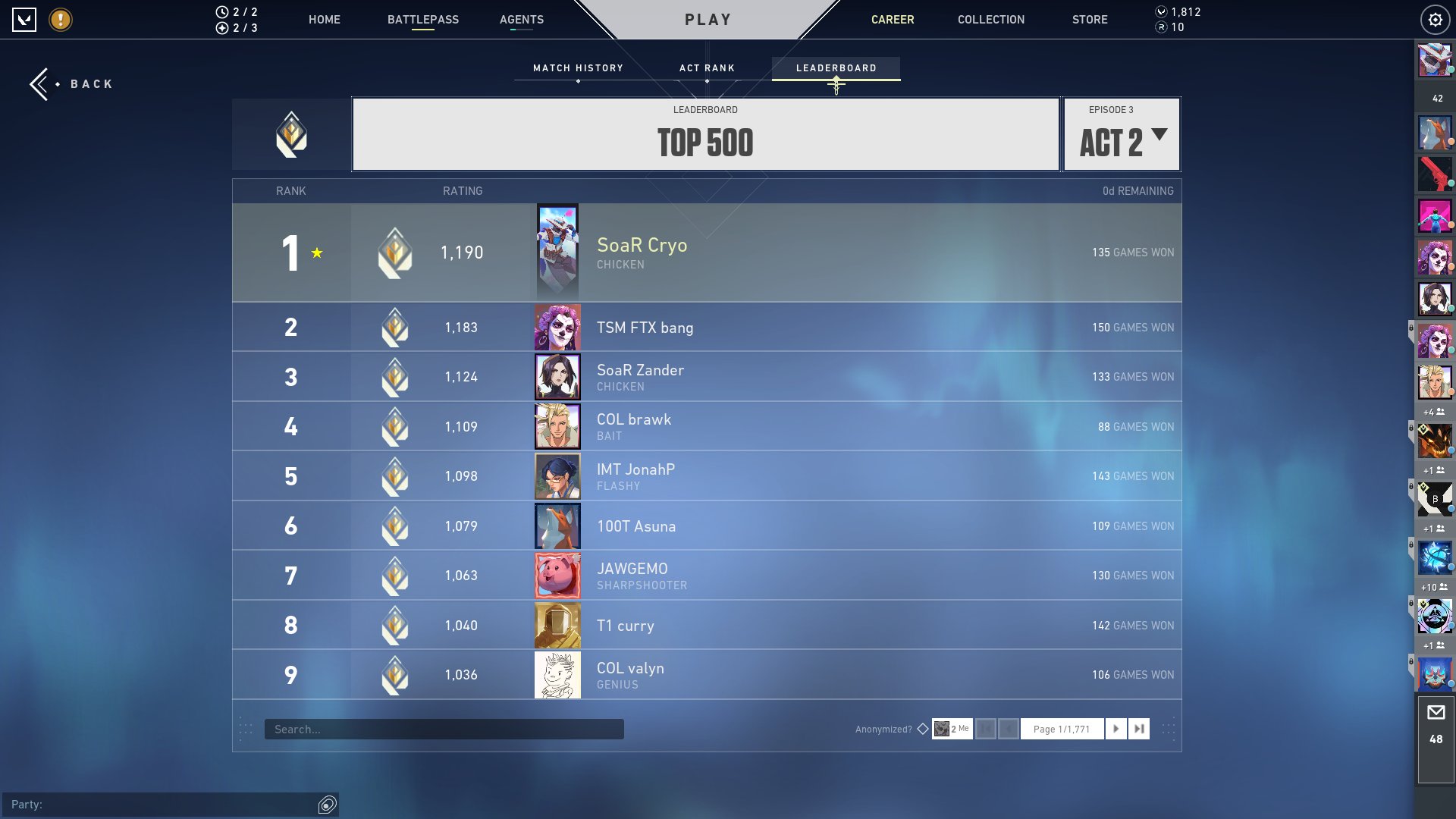Click the daily missions clock icon
Viewport: 1456px width, 819px height.
[x=221, y=11]
